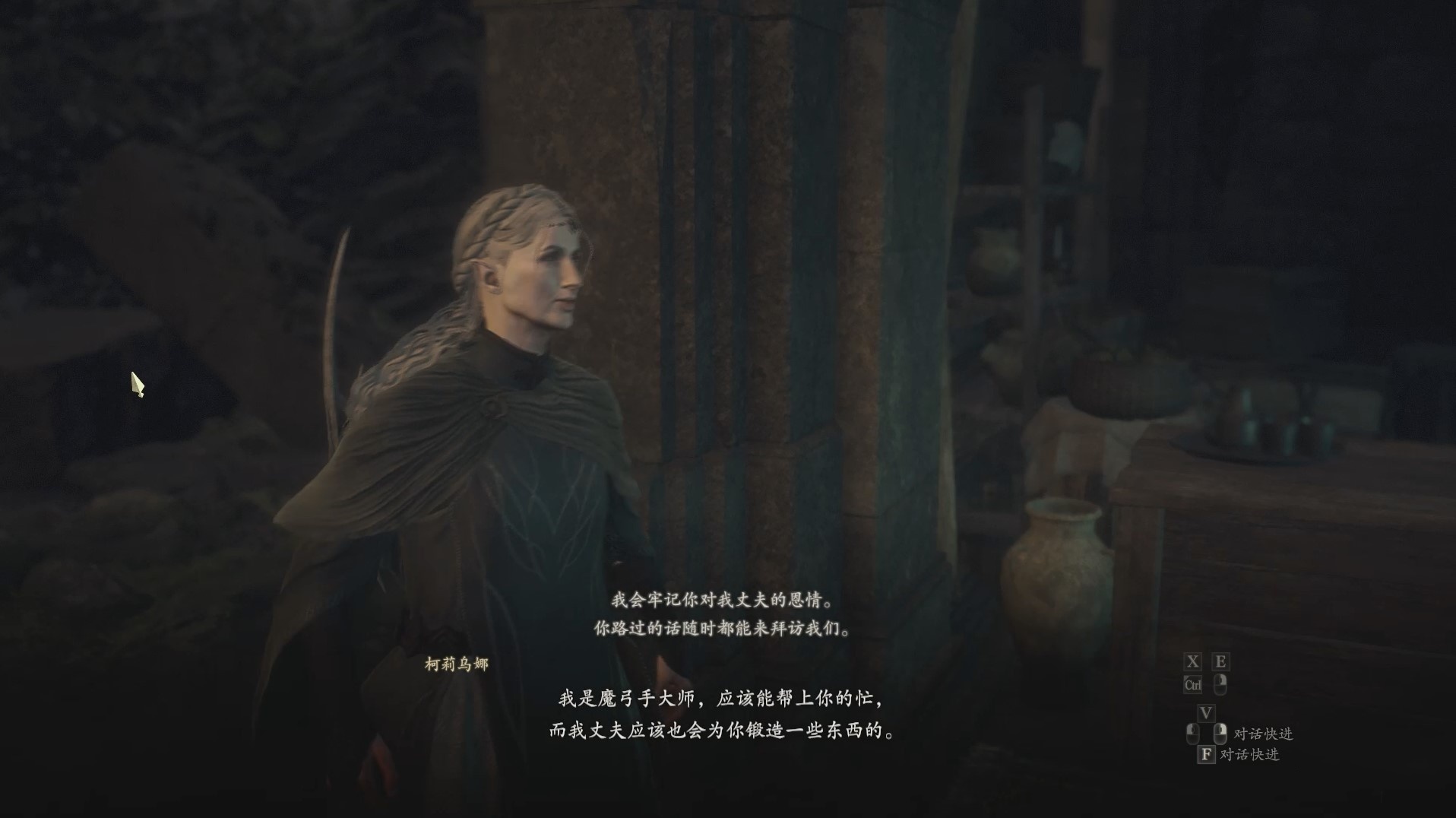The height and width of the screenshot is (818, 1456).
Task: Enable fast-forward using the F 对话快进 prompt
Action: [1250, 754]
